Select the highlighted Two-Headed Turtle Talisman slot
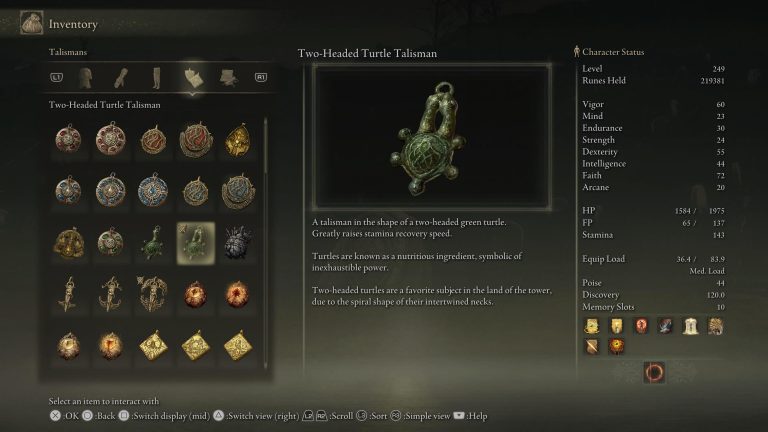768x432 pixels. point(195,243)
